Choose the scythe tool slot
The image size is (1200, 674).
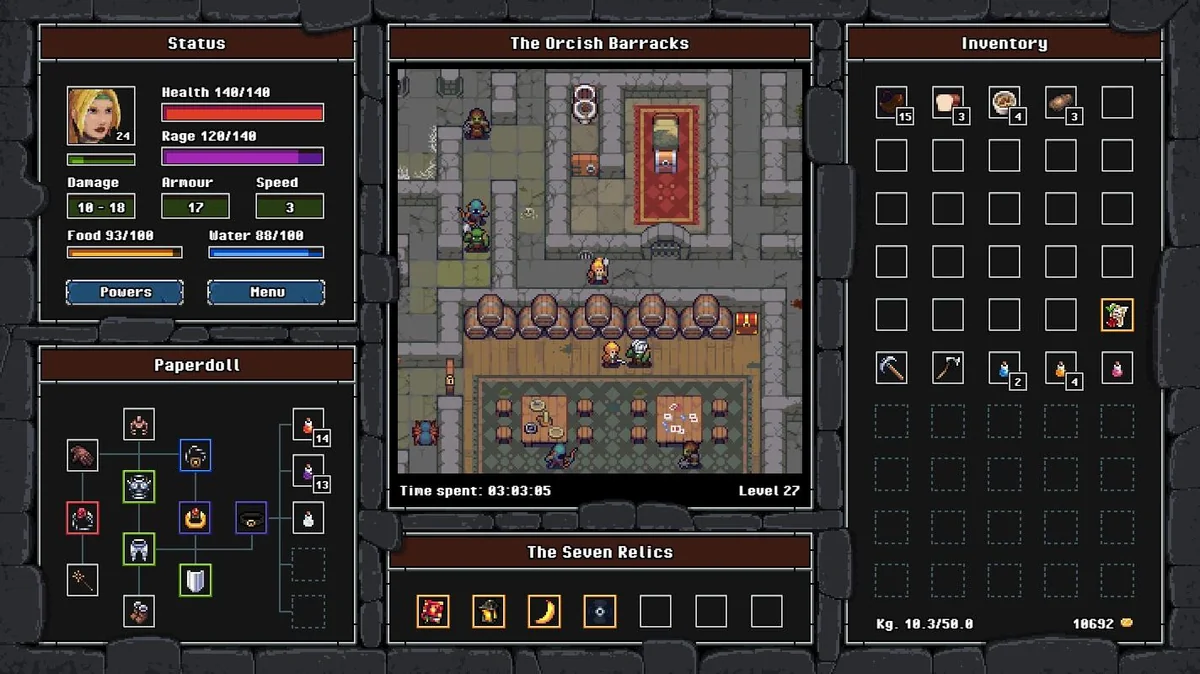point(947,367)
